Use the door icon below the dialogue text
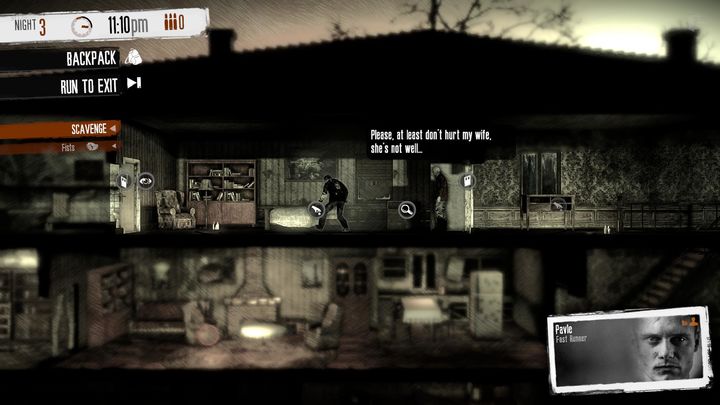Viewport: 720px width, 405px height. tap(467, 181)
